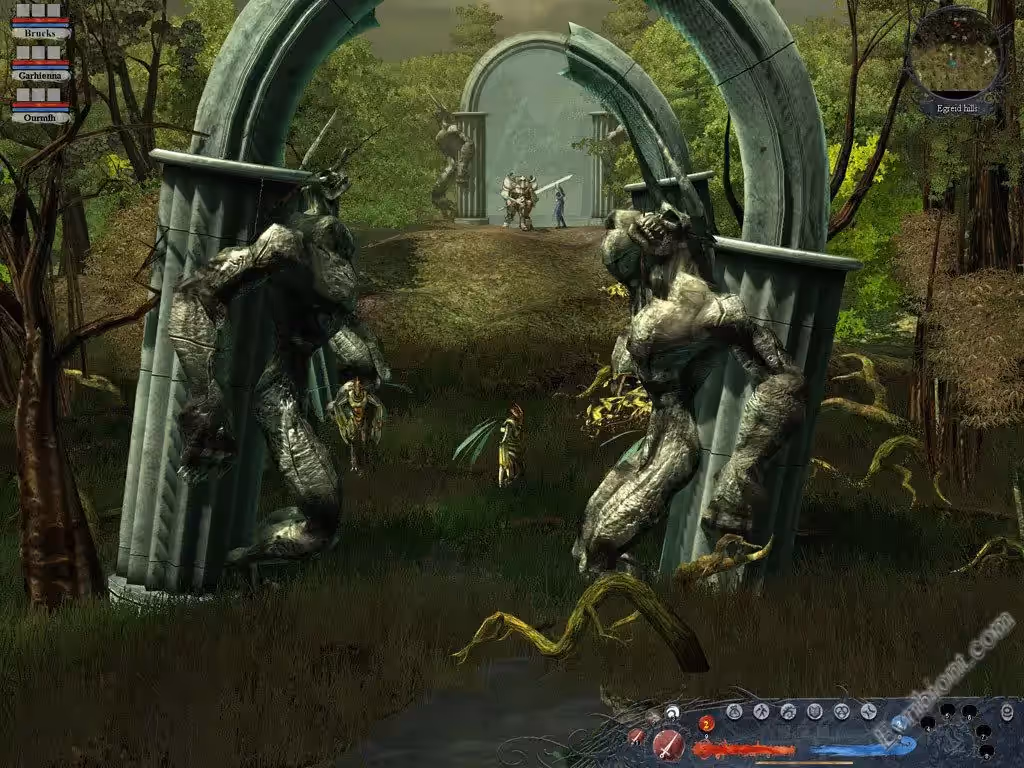The height and width of the screenshot is (768, 1024).
Task: Select party member Brucks
Action: point(41,32)
